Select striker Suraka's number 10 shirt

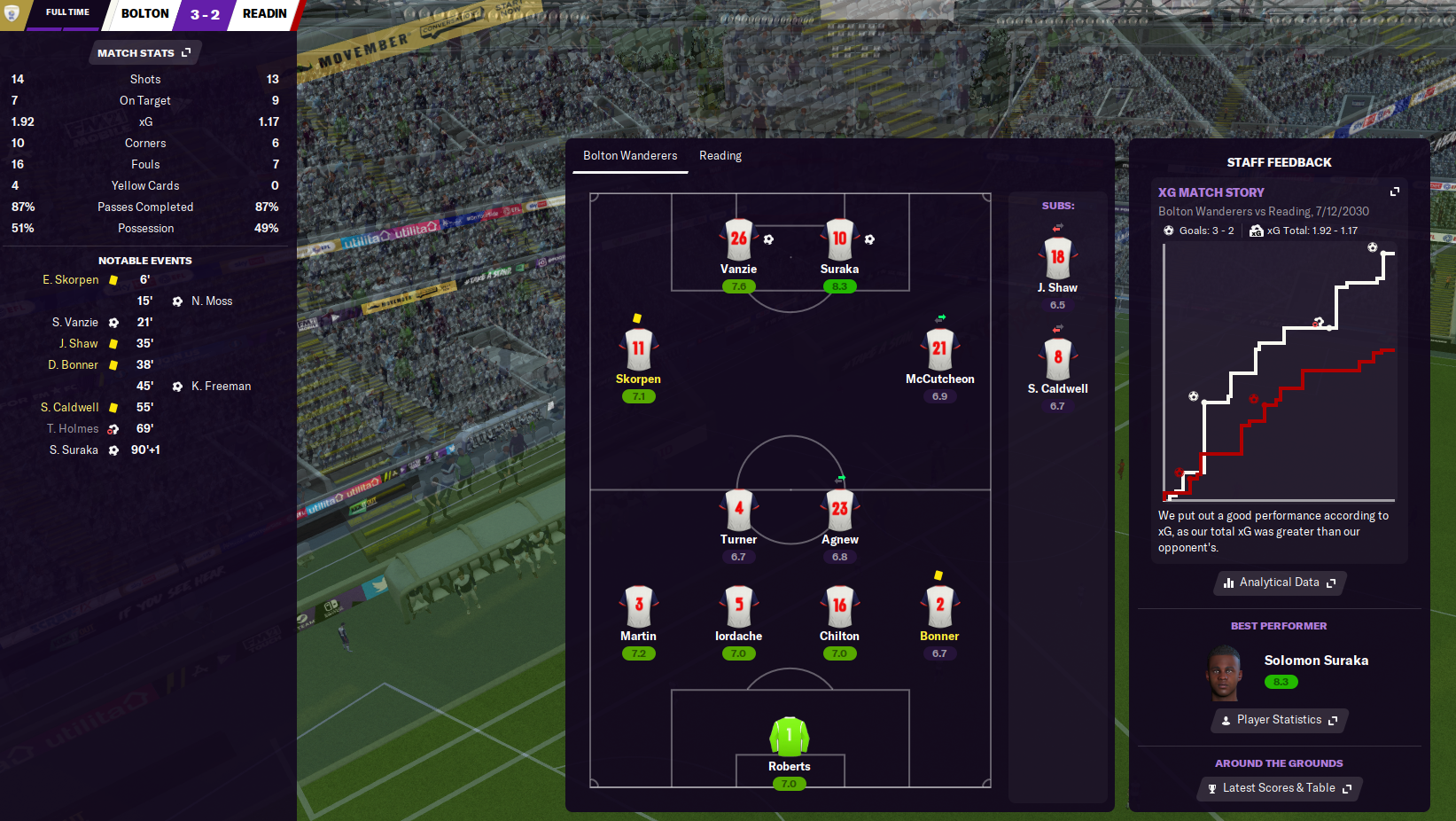tap(839, 238)
